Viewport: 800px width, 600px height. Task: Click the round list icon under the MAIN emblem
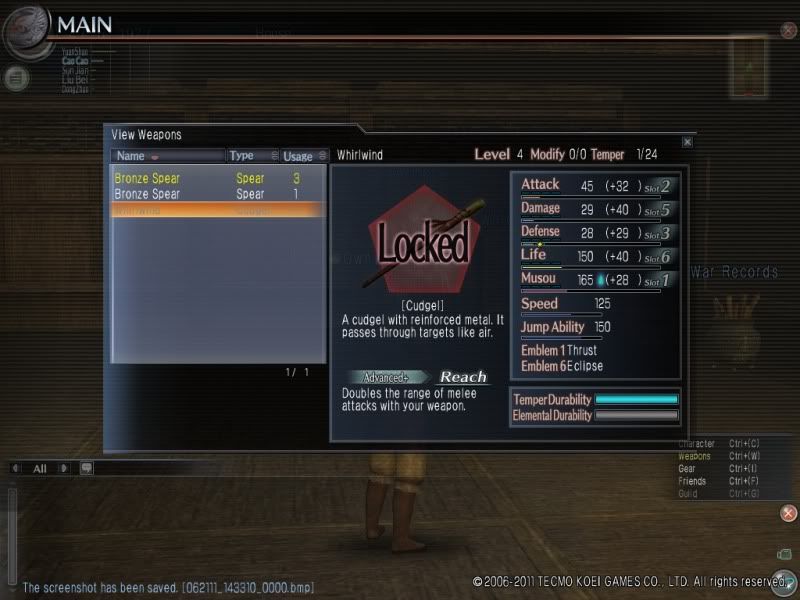[x=16, y=77]
